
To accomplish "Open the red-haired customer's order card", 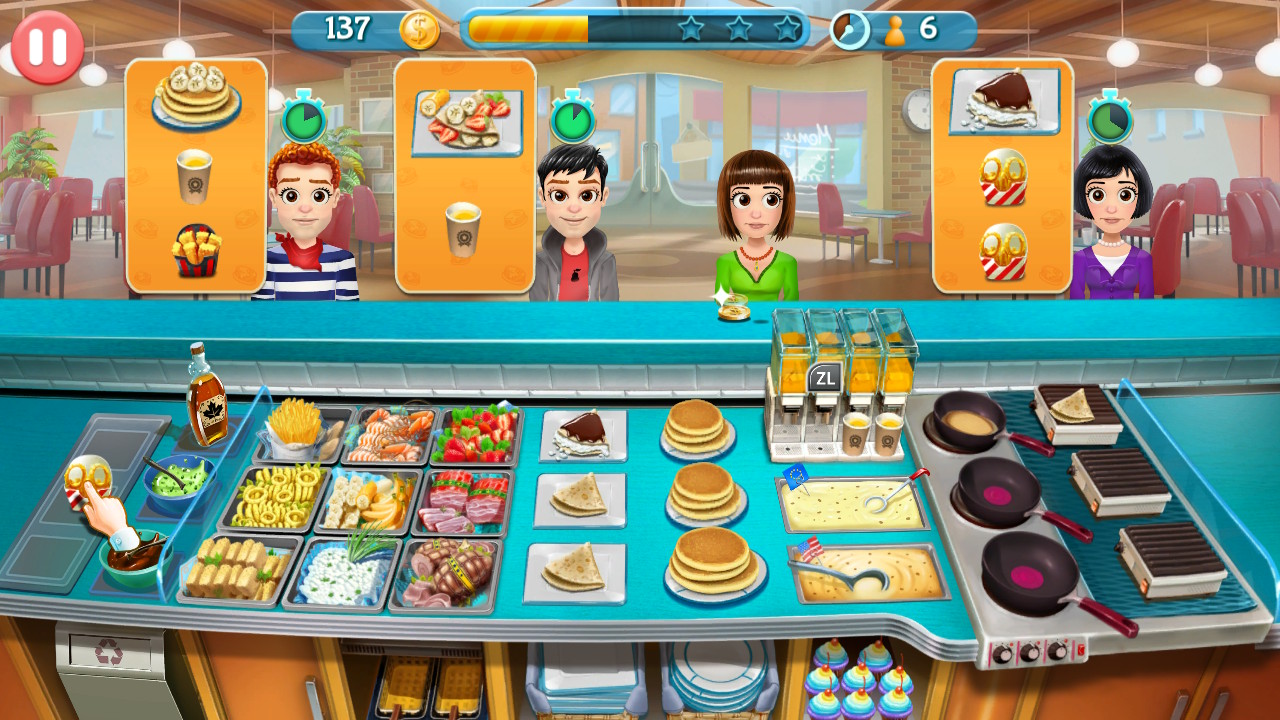I will coord(195,175).
